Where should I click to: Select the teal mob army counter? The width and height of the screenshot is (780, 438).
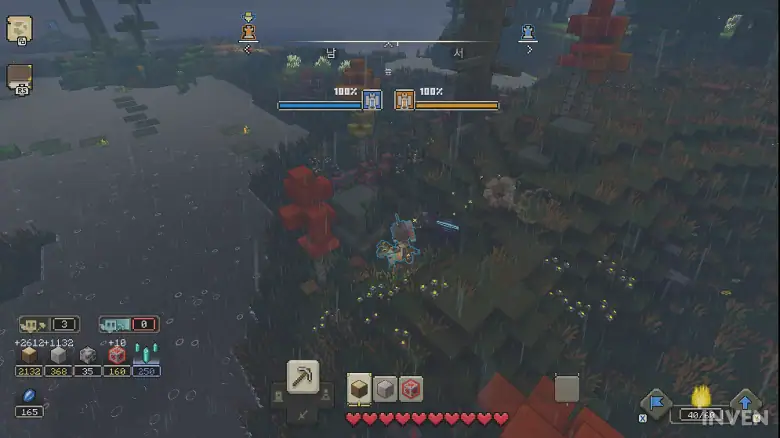[128, 324]
